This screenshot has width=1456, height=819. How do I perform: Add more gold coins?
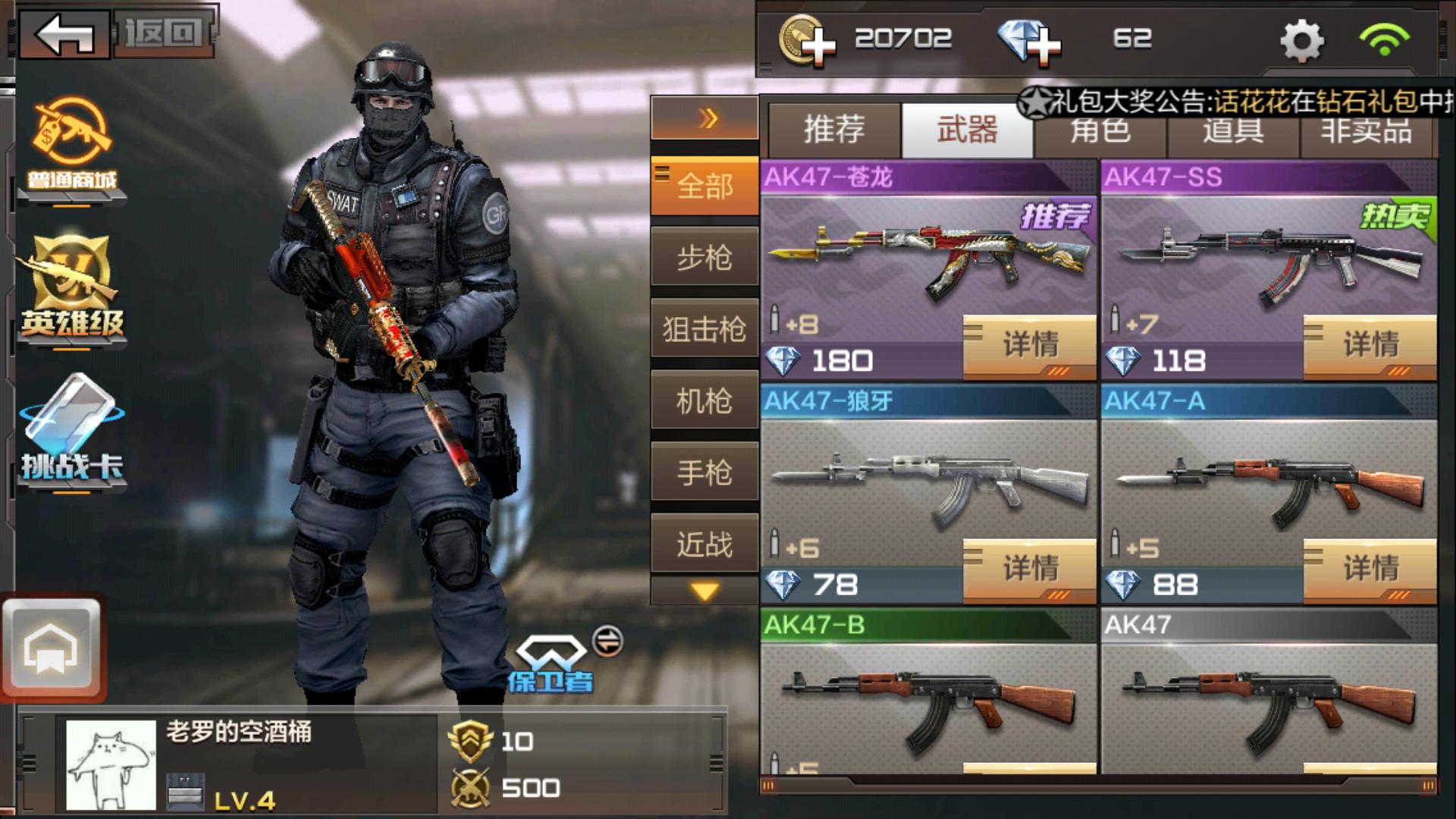point(808,40)
